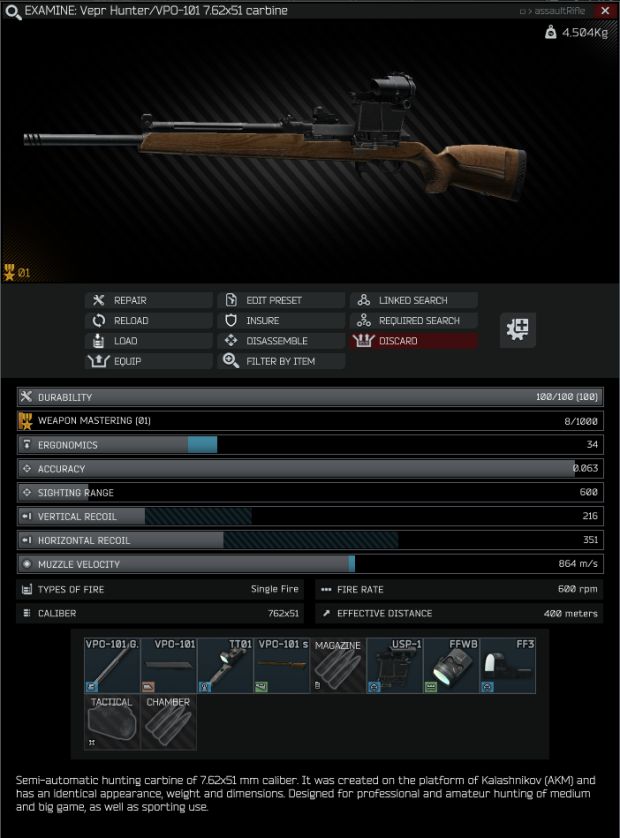620x838 pixels.
Task: Choose the VPO-101 stock slot
Action: [x=282, y=665]
